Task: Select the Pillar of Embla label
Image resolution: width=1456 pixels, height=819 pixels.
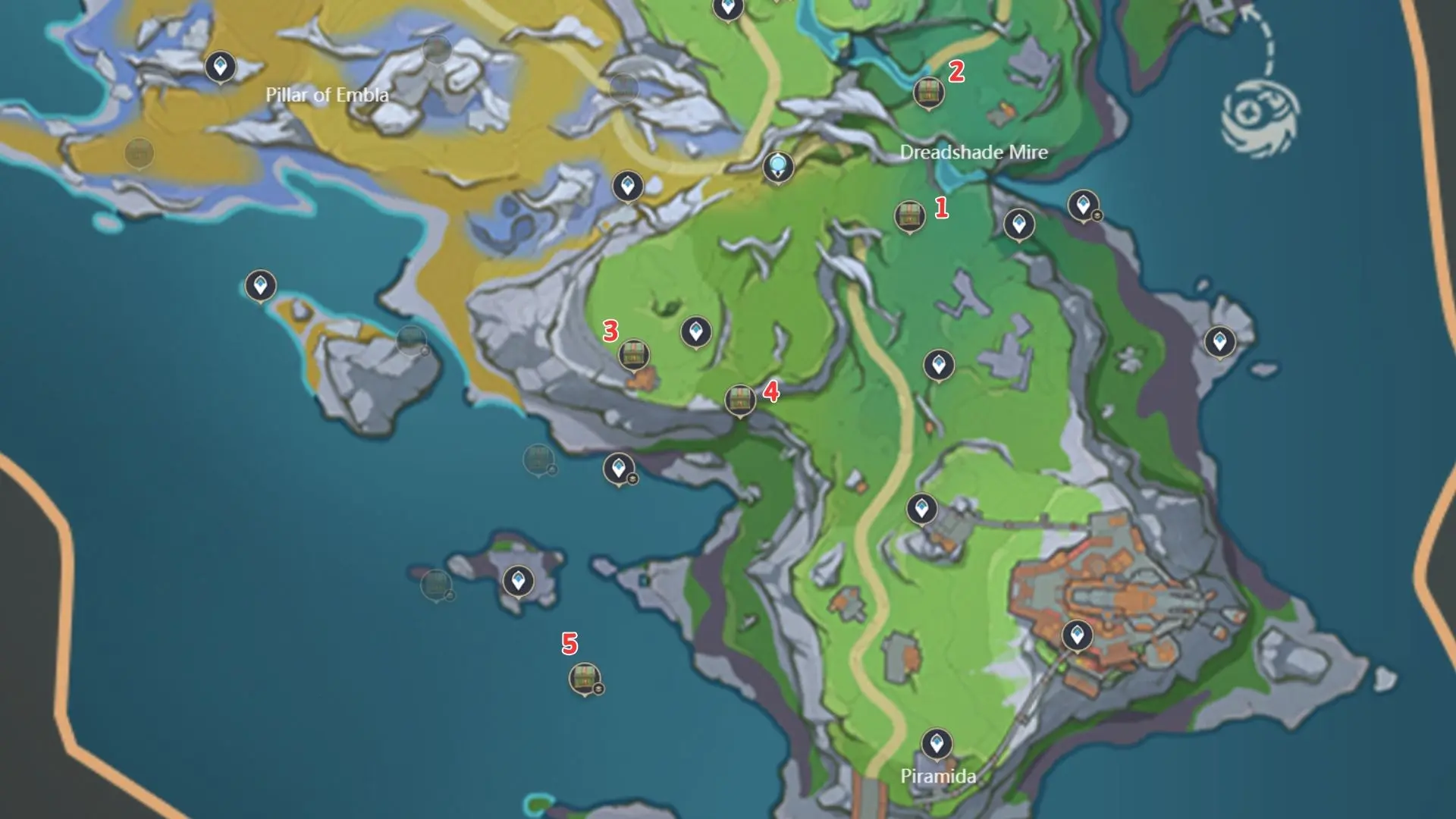Action: click(328, 96)
